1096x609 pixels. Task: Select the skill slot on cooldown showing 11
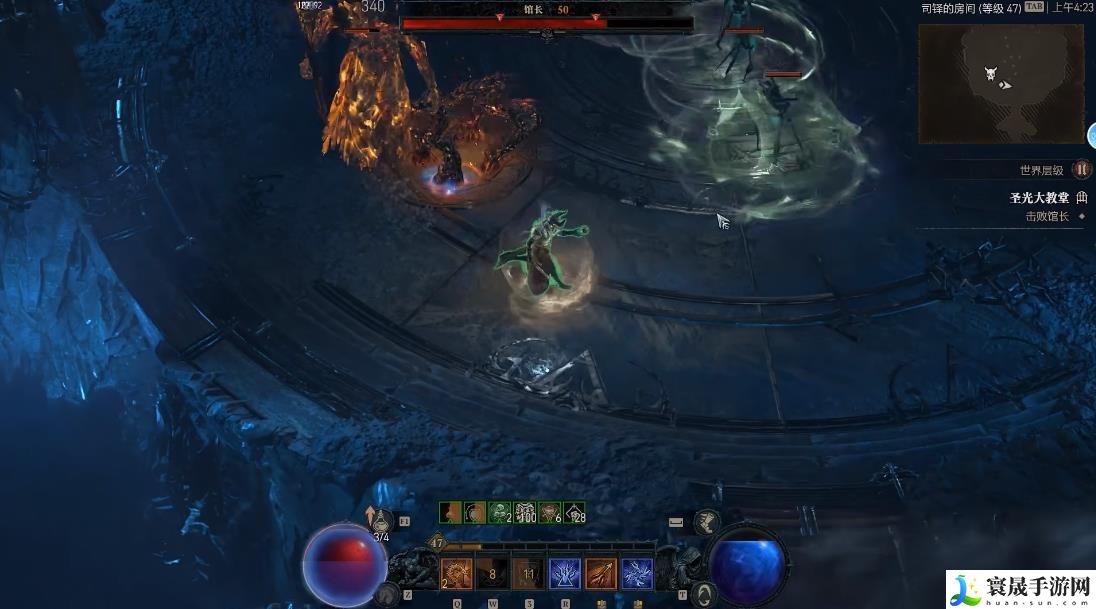point(528,574)
